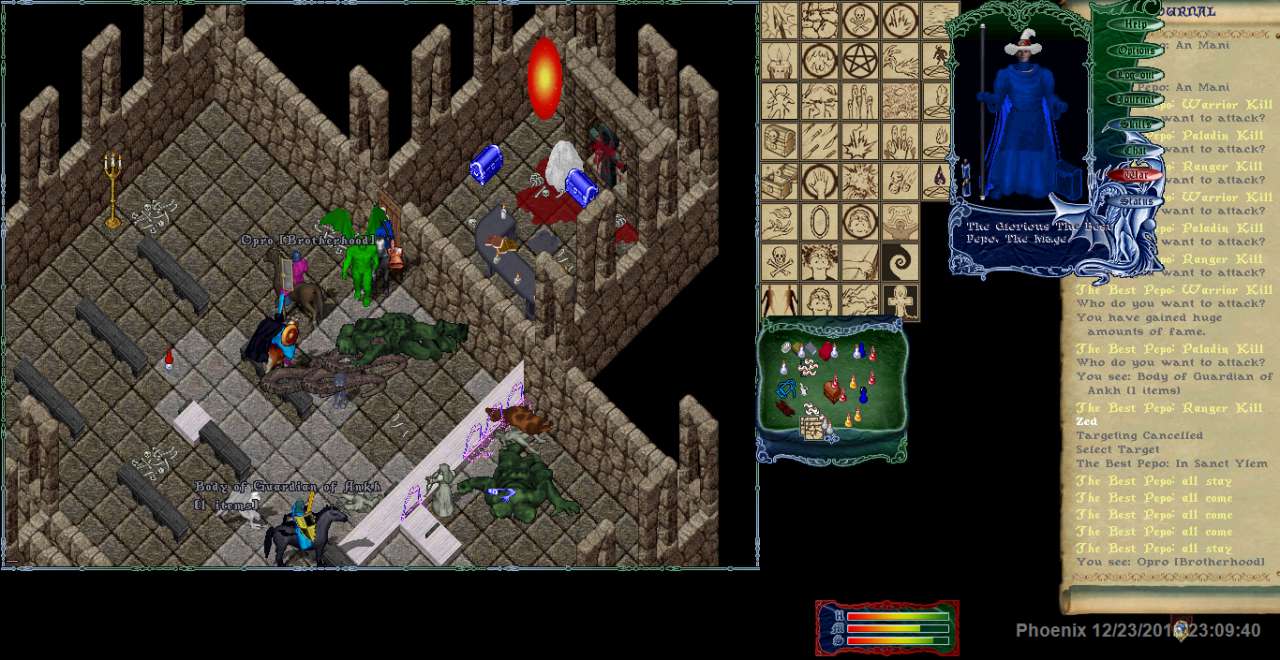This screenshot has width=1280, height=660.
Task: Show the Skills list
Action: [x=1136, y=125]
